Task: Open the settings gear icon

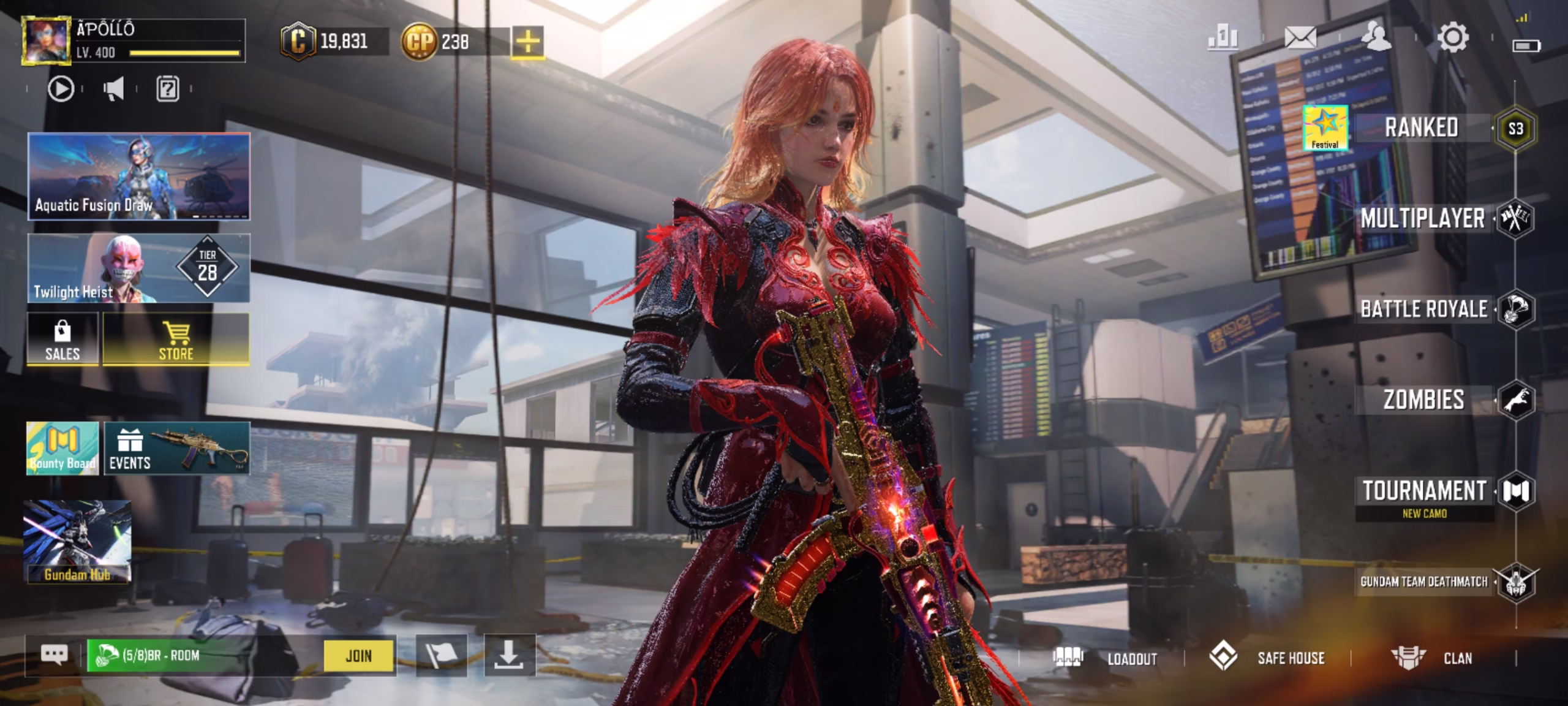Action: point(1452,38)
